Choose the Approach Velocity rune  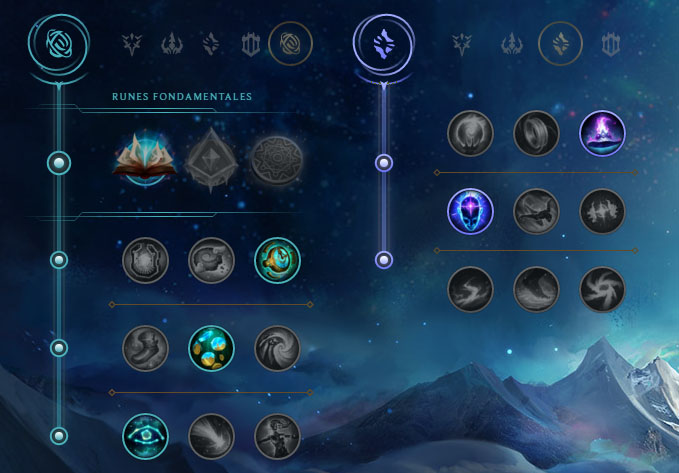211,436
